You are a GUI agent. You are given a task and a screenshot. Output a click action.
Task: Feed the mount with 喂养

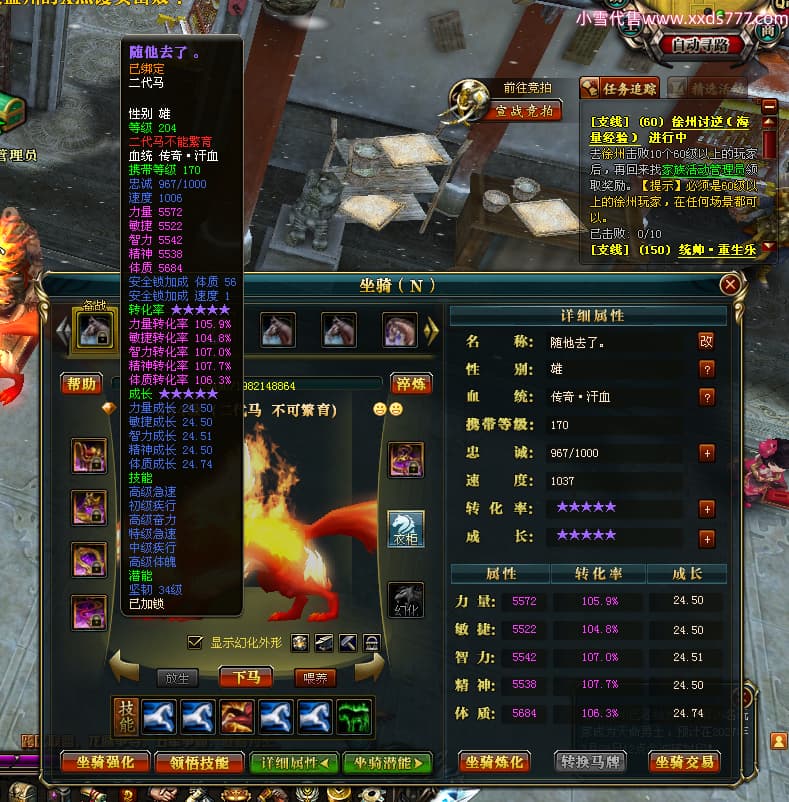click(x=314, y=678)
